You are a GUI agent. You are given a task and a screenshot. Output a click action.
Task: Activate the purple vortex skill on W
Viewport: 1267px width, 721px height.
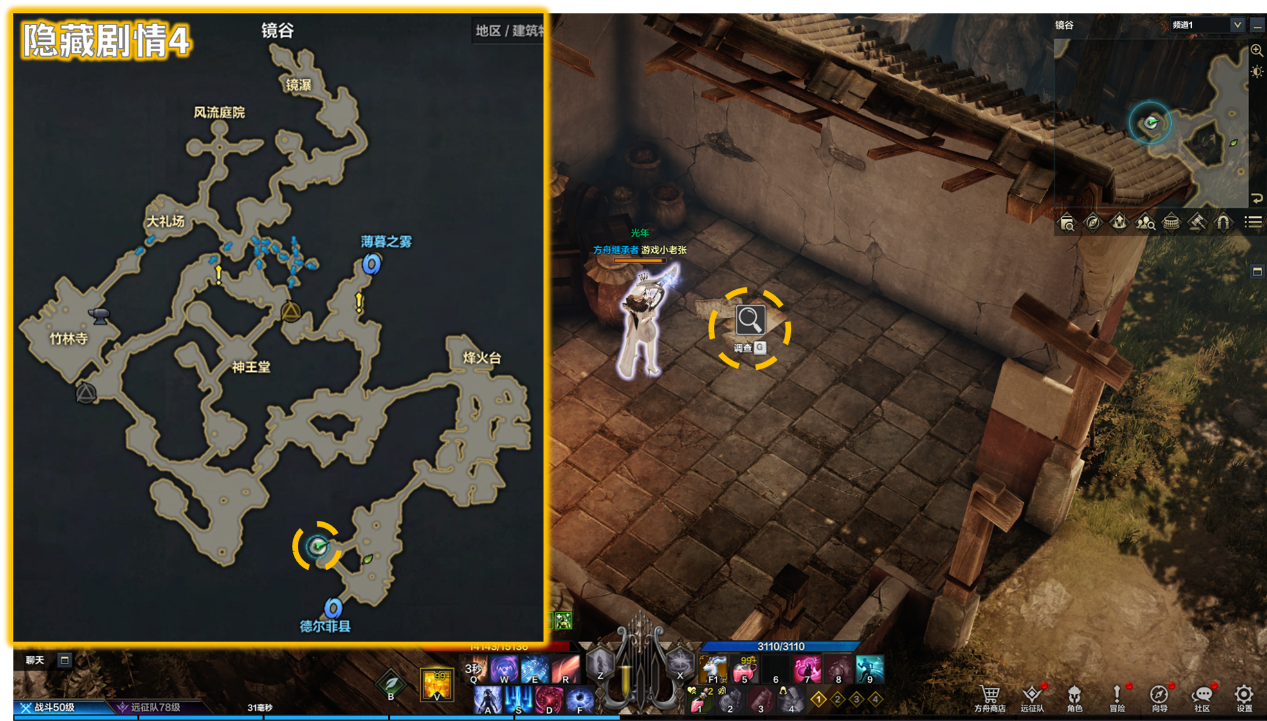pos(504,668)
